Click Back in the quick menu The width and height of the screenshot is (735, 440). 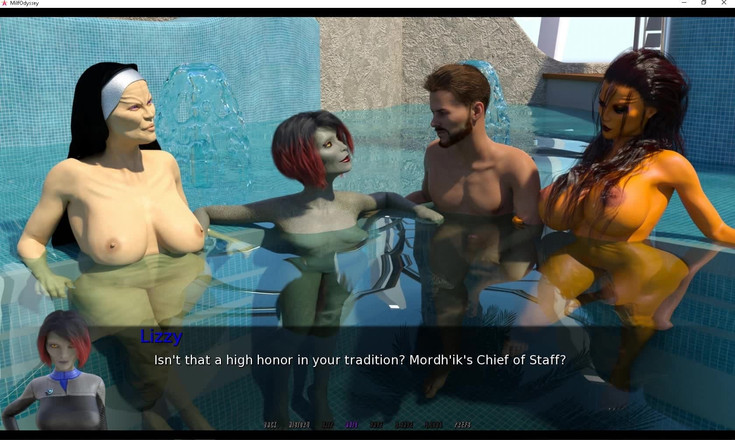270,425
